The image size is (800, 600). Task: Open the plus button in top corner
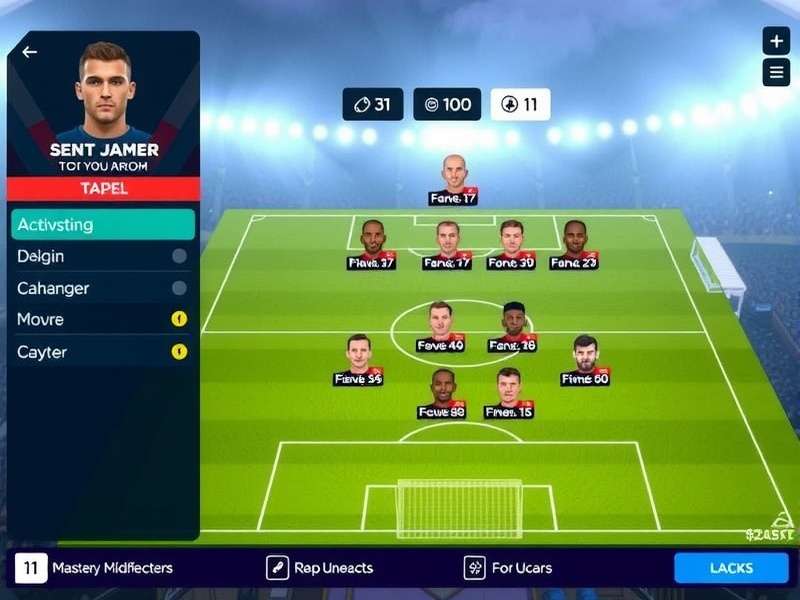tap(776, 41)
